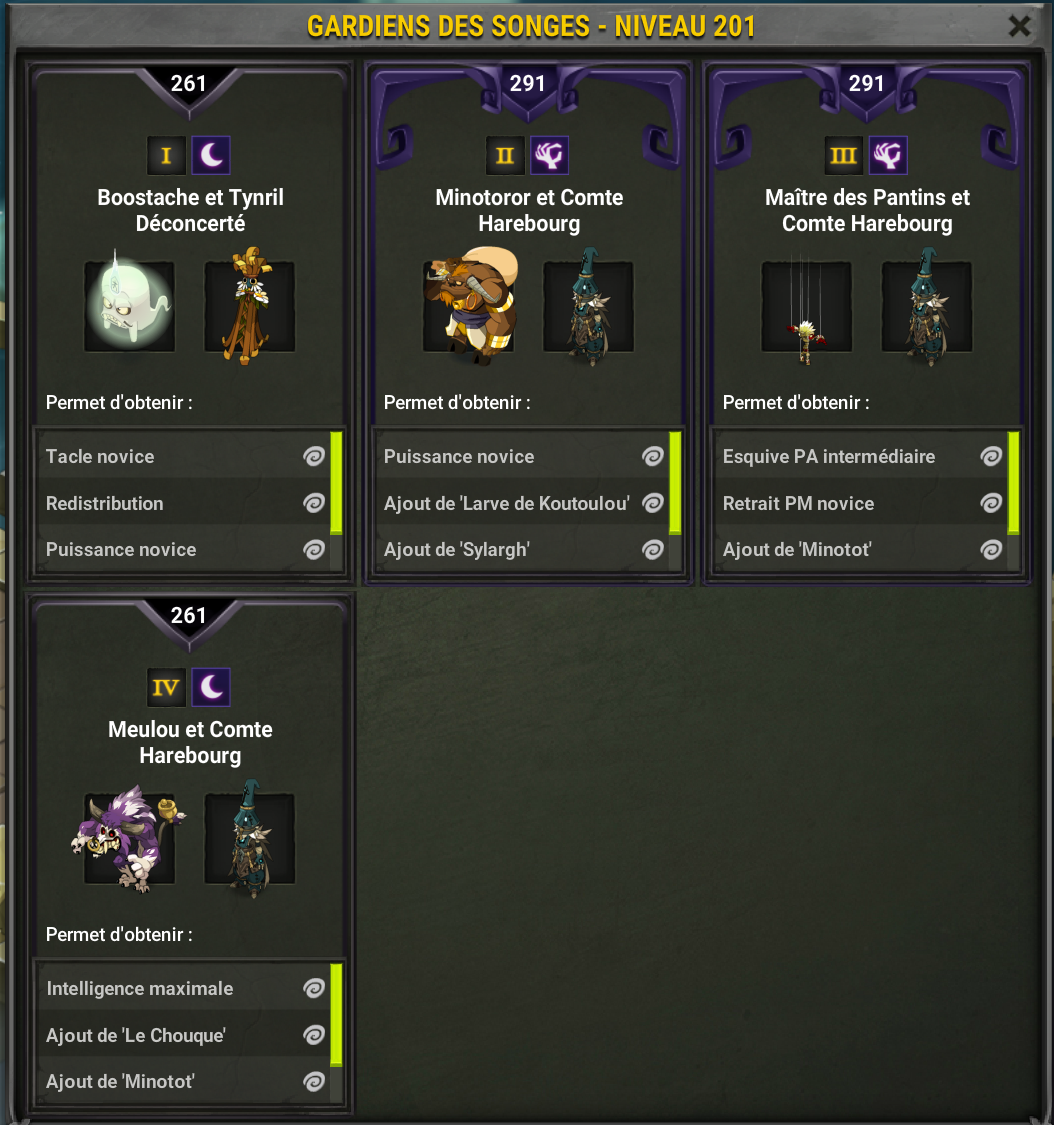Close the Gardiens des Songes window
Image resolution: width=1054 pixels, height=1125 pixels.
coord(1019,26)
